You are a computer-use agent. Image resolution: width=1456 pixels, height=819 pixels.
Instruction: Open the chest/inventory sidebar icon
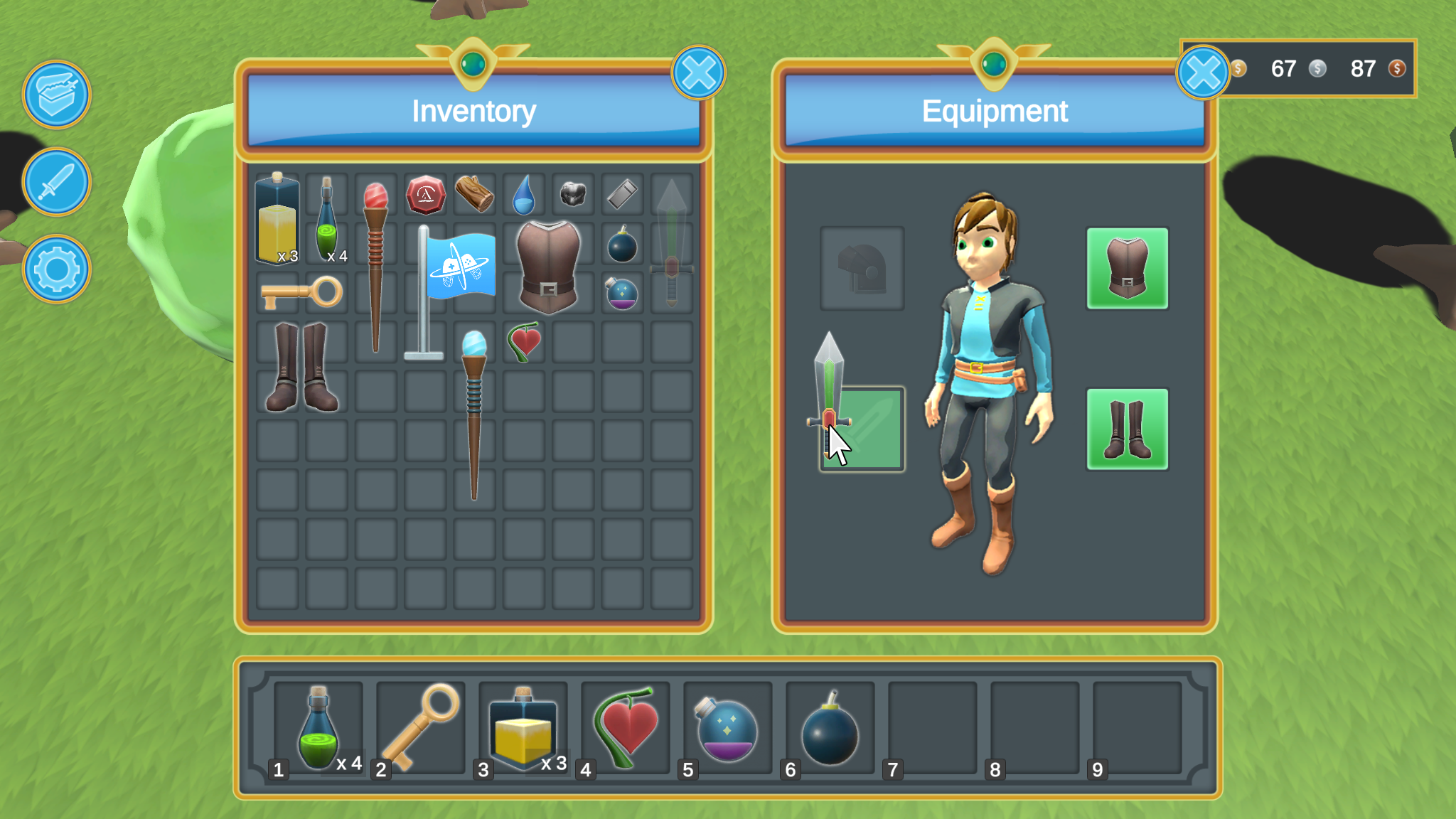coord(56,95)
